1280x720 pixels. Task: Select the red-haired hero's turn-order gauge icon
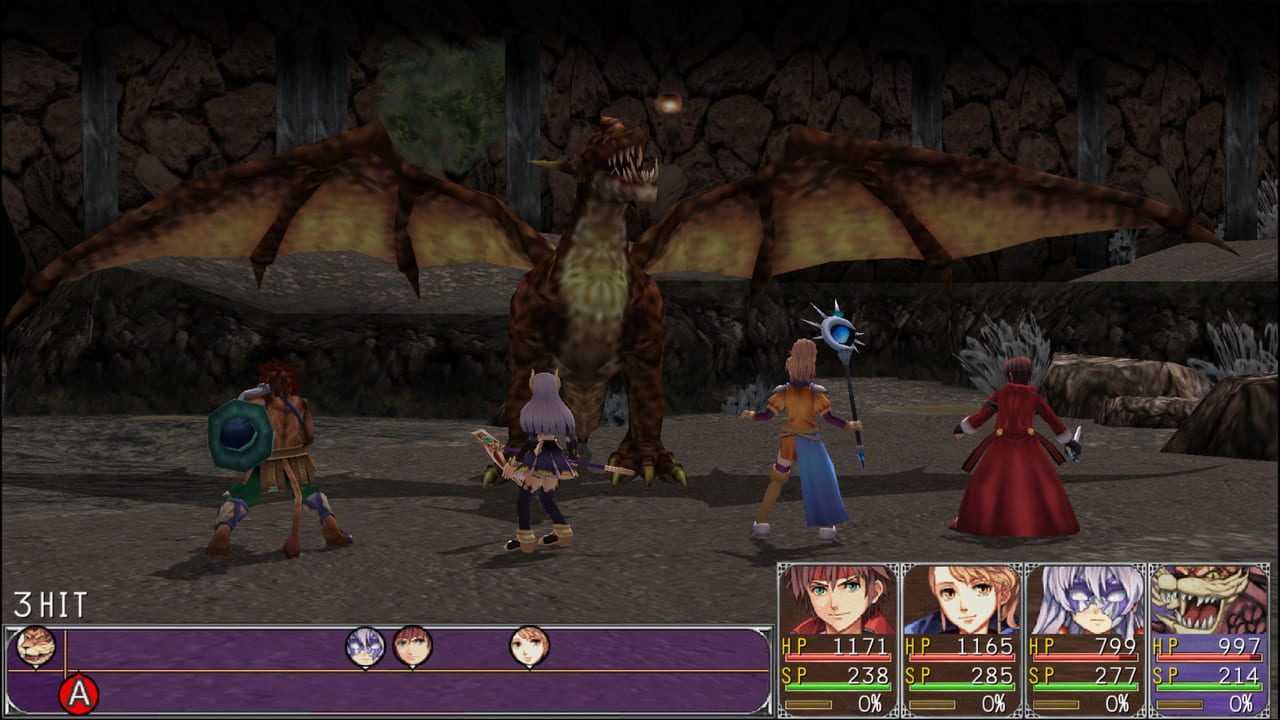pos(412,646)
